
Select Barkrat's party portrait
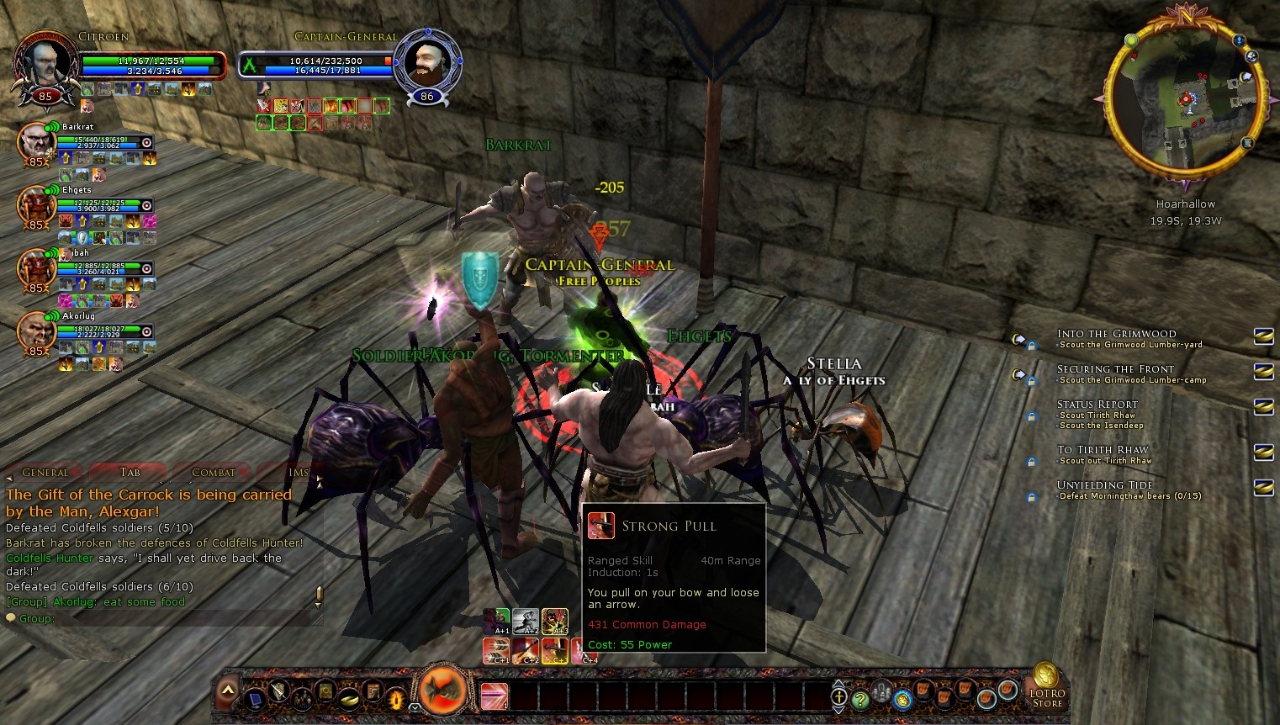[36, 143]
